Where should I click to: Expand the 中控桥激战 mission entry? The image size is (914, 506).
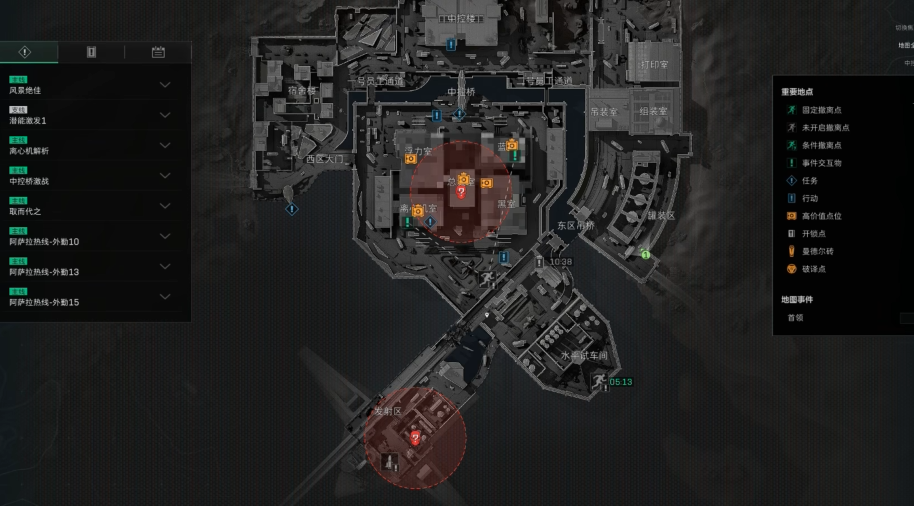(x=165, y=176)
